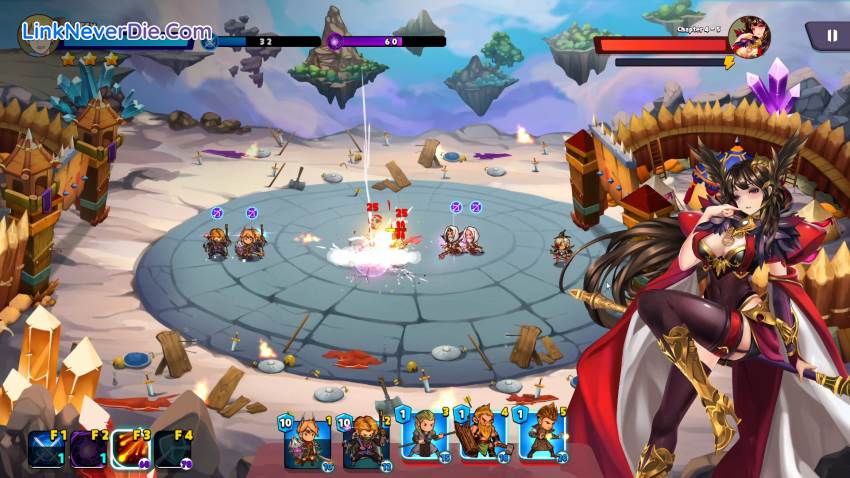Cast the F2 dark purple orb skill
Viewport: 850px width, 478px height.
tap(88, 450)
